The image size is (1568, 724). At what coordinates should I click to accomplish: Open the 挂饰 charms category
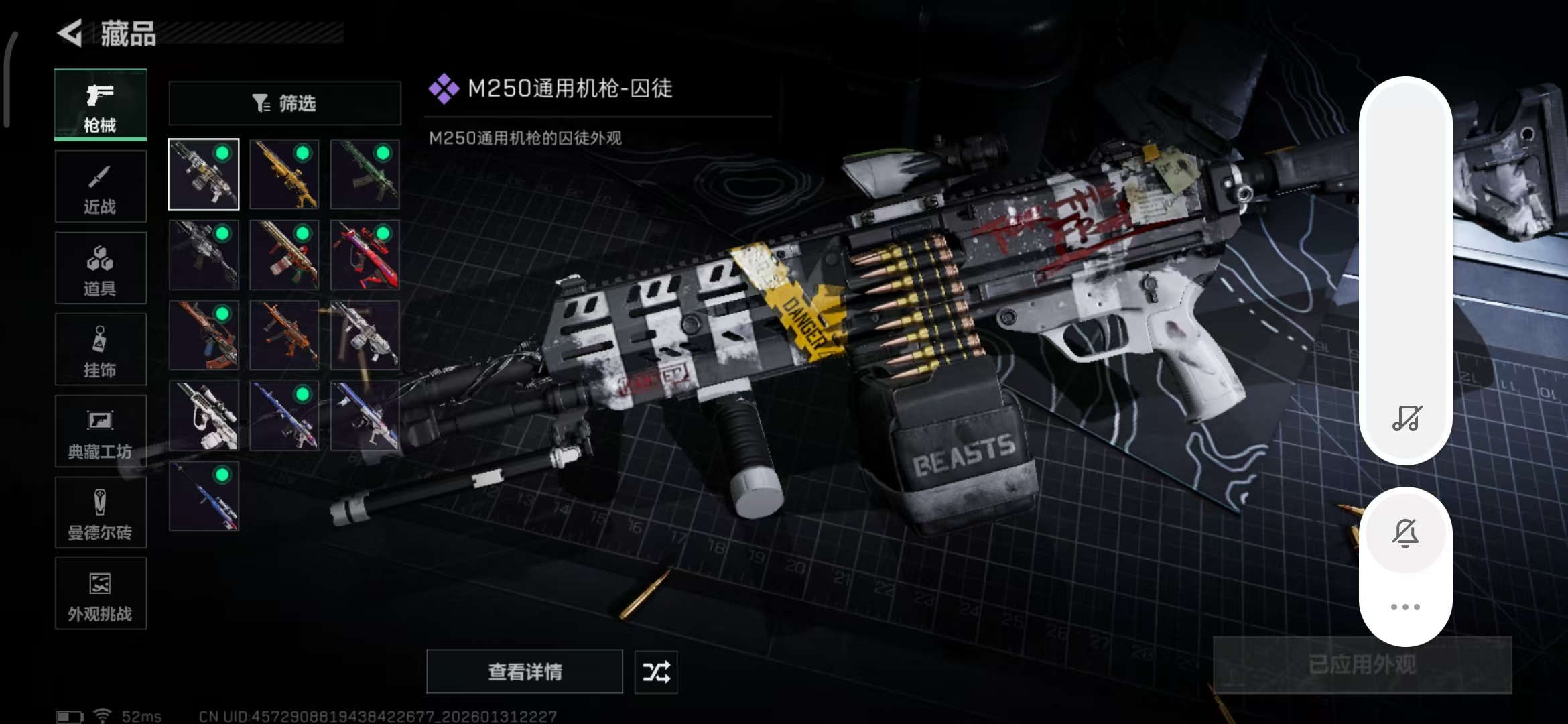[x=100, y=349]
